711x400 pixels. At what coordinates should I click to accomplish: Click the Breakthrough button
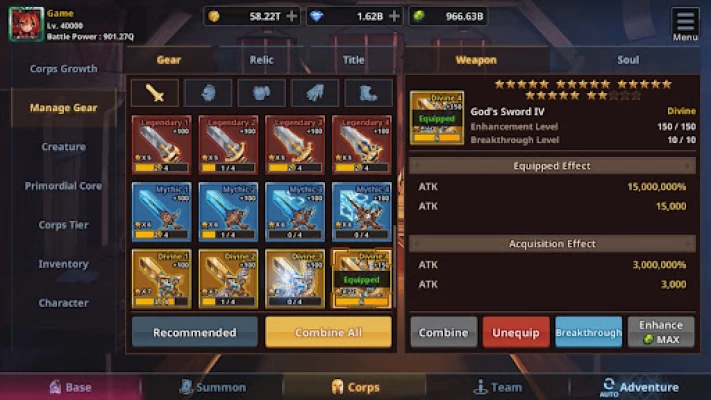point(588,332)
